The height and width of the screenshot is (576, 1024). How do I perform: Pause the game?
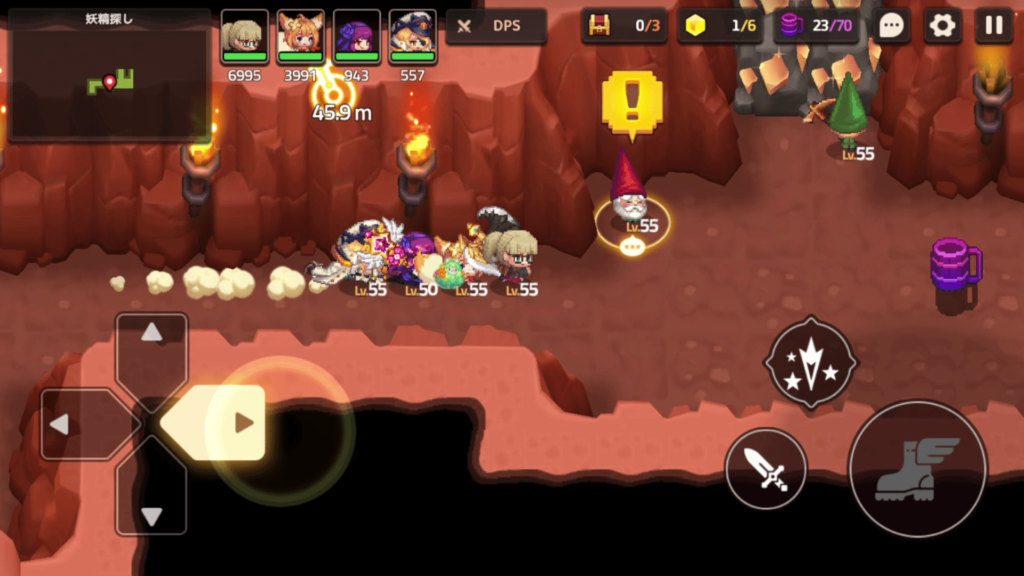993,26
